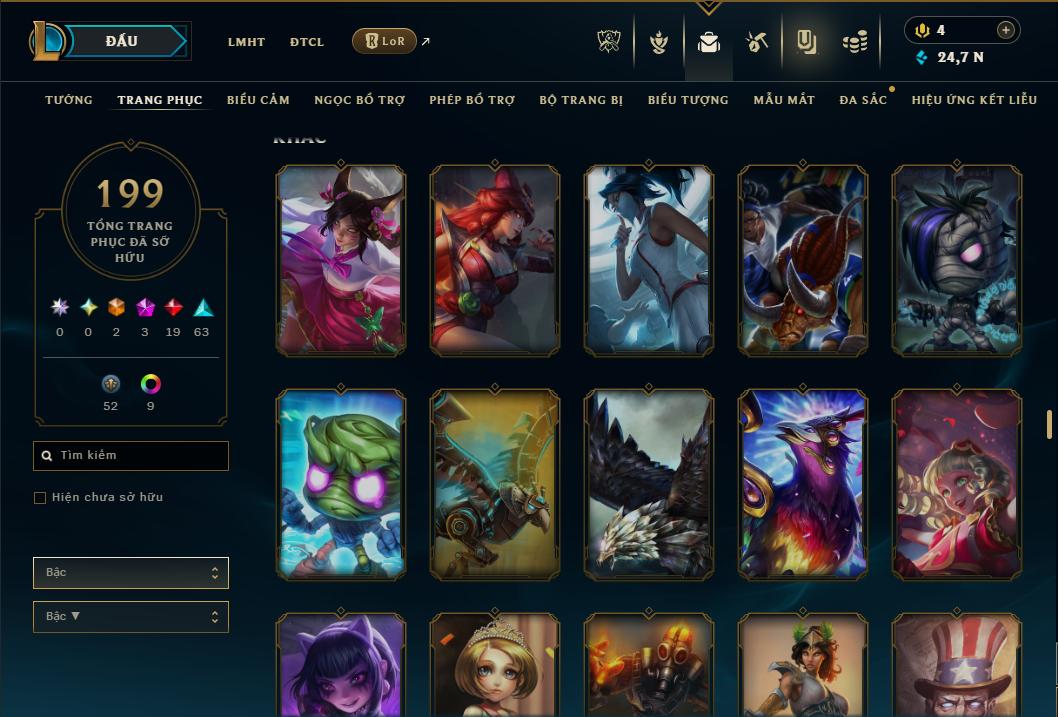Select the pink kimono Ahri skin card

tap(341, 260)
